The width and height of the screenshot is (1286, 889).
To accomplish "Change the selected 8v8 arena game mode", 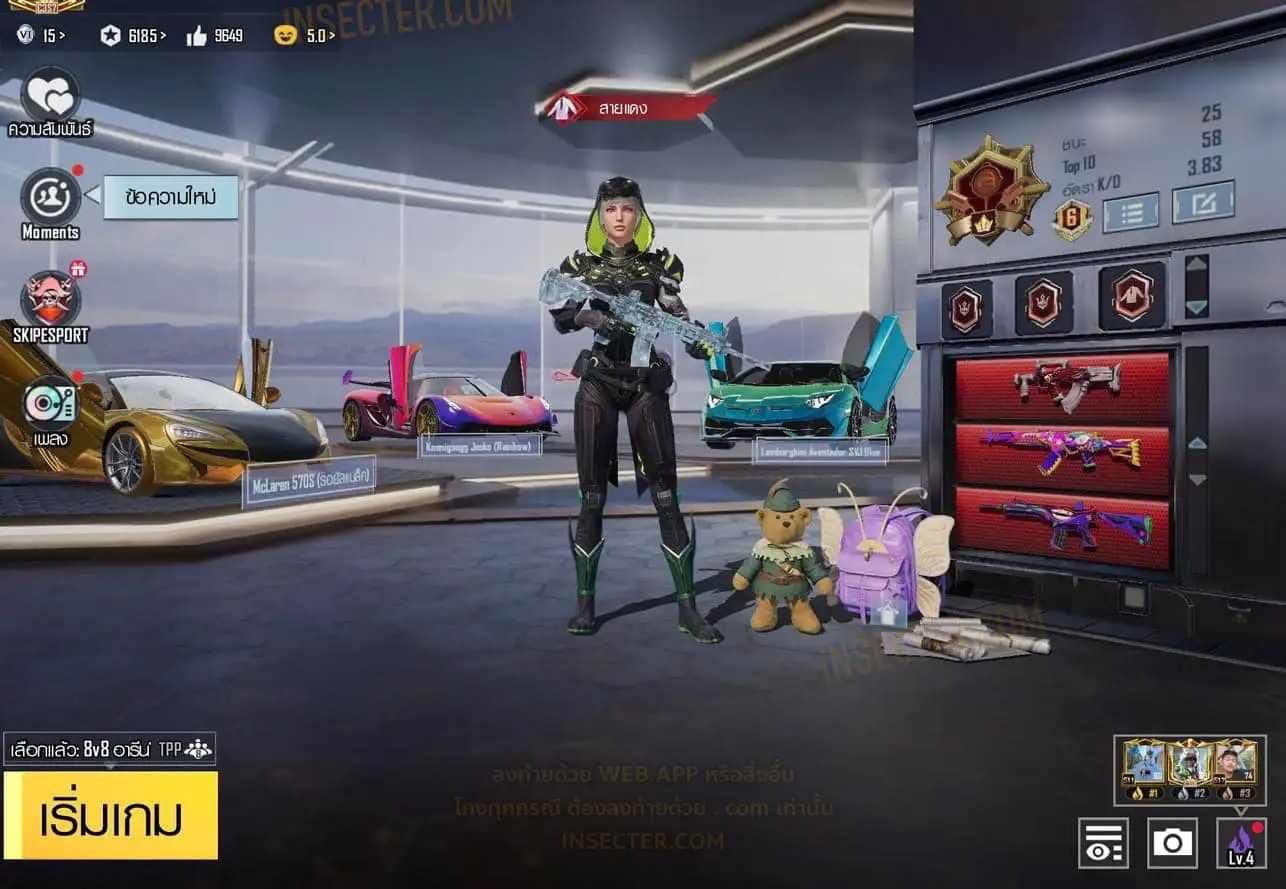I will pyautogui.click(x=109, y=749).
